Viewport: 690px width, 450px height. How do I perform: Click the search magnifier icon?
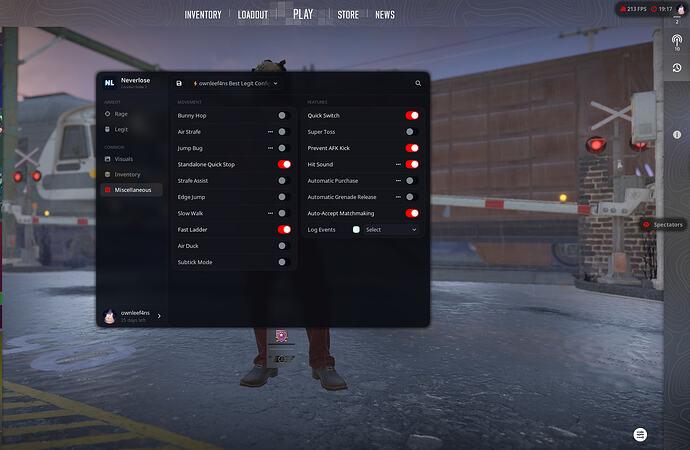coord(418,84)
